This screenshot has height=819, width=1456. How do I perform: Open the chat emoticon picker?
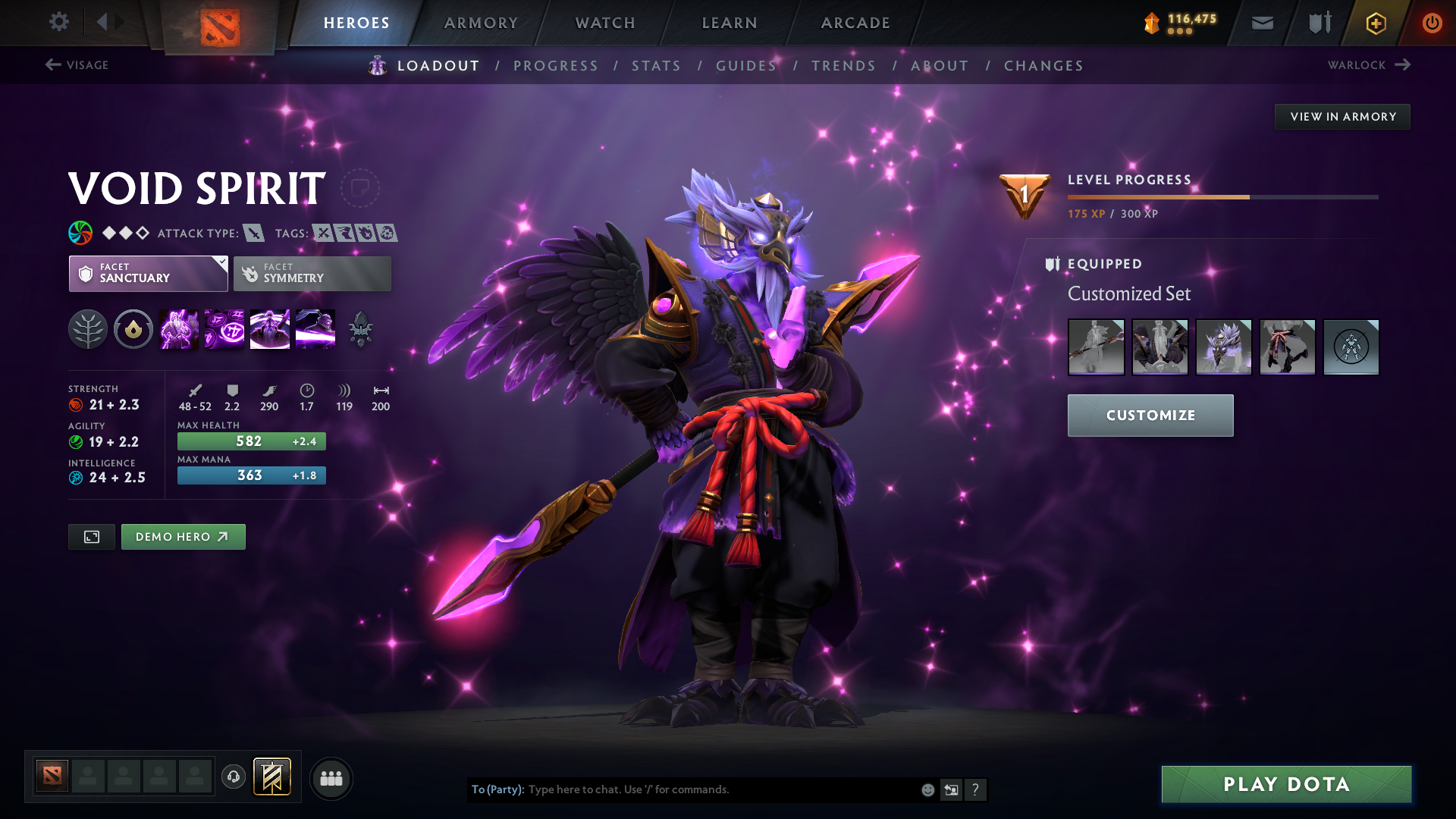pyautogui.click(x=927, y=789)
